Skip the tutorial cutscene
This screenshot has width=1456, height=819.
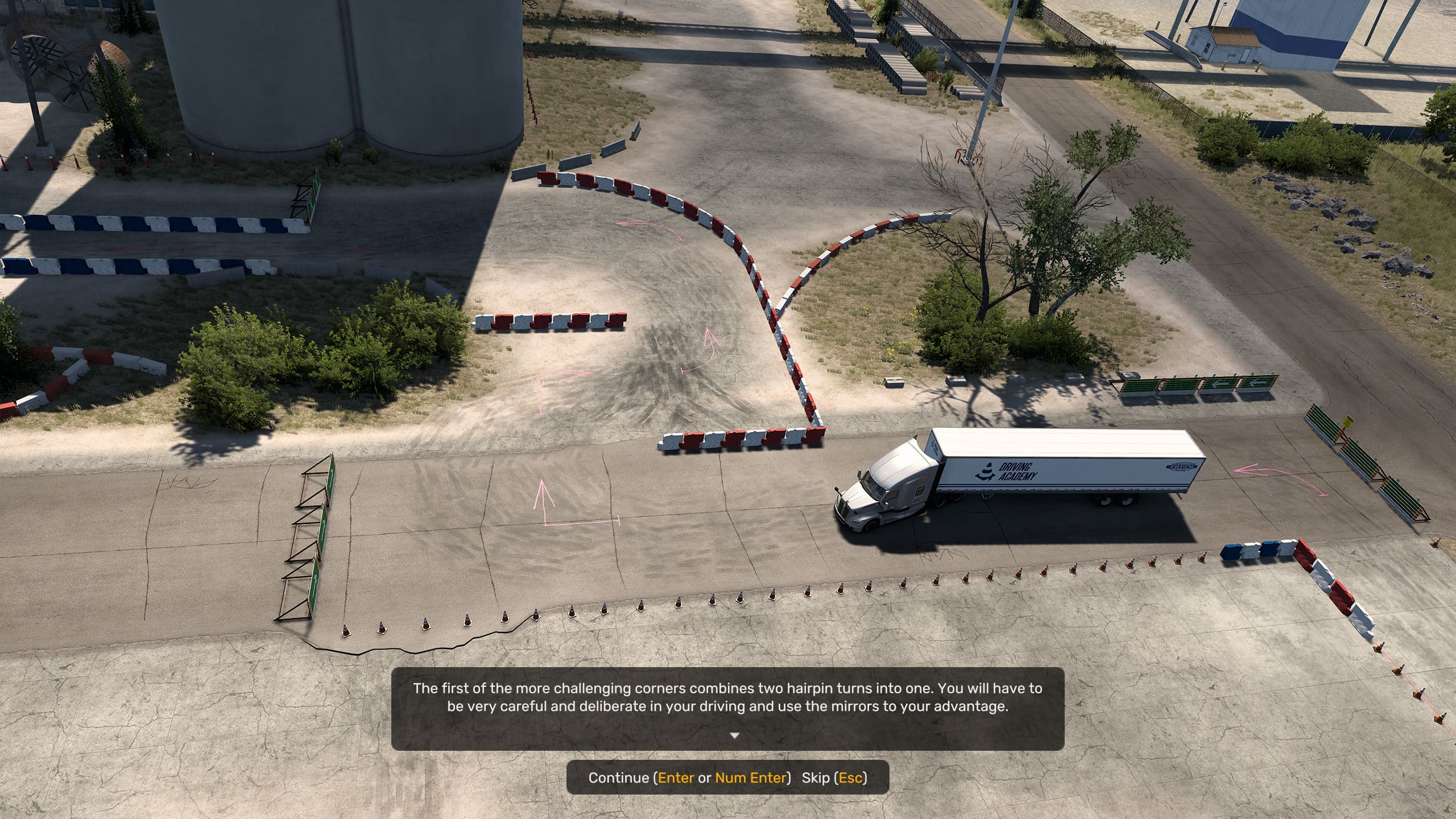834,777
